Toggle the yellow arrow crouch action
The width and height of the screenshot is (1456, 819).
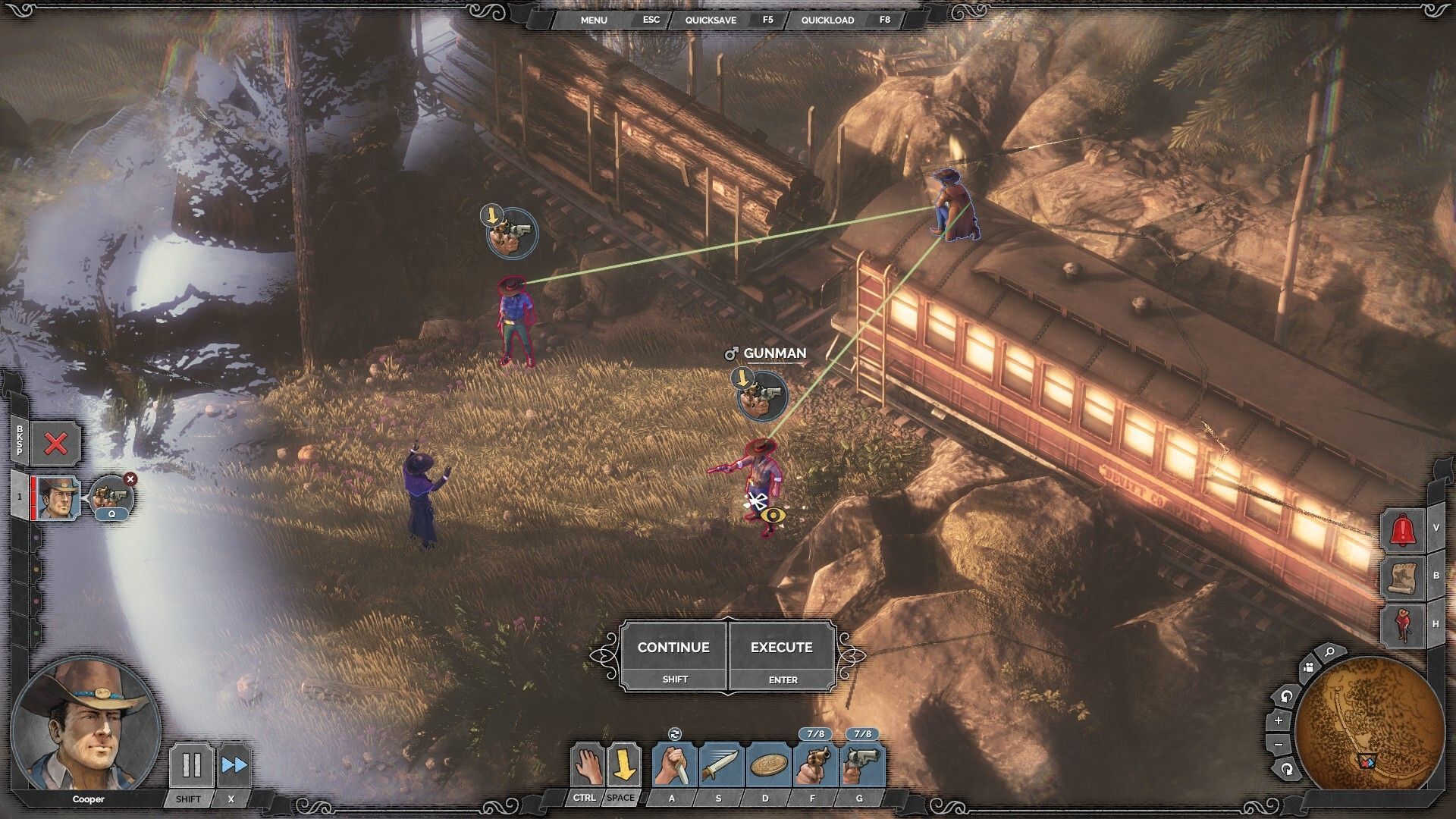pyautogui.click(x=623, y=765)
